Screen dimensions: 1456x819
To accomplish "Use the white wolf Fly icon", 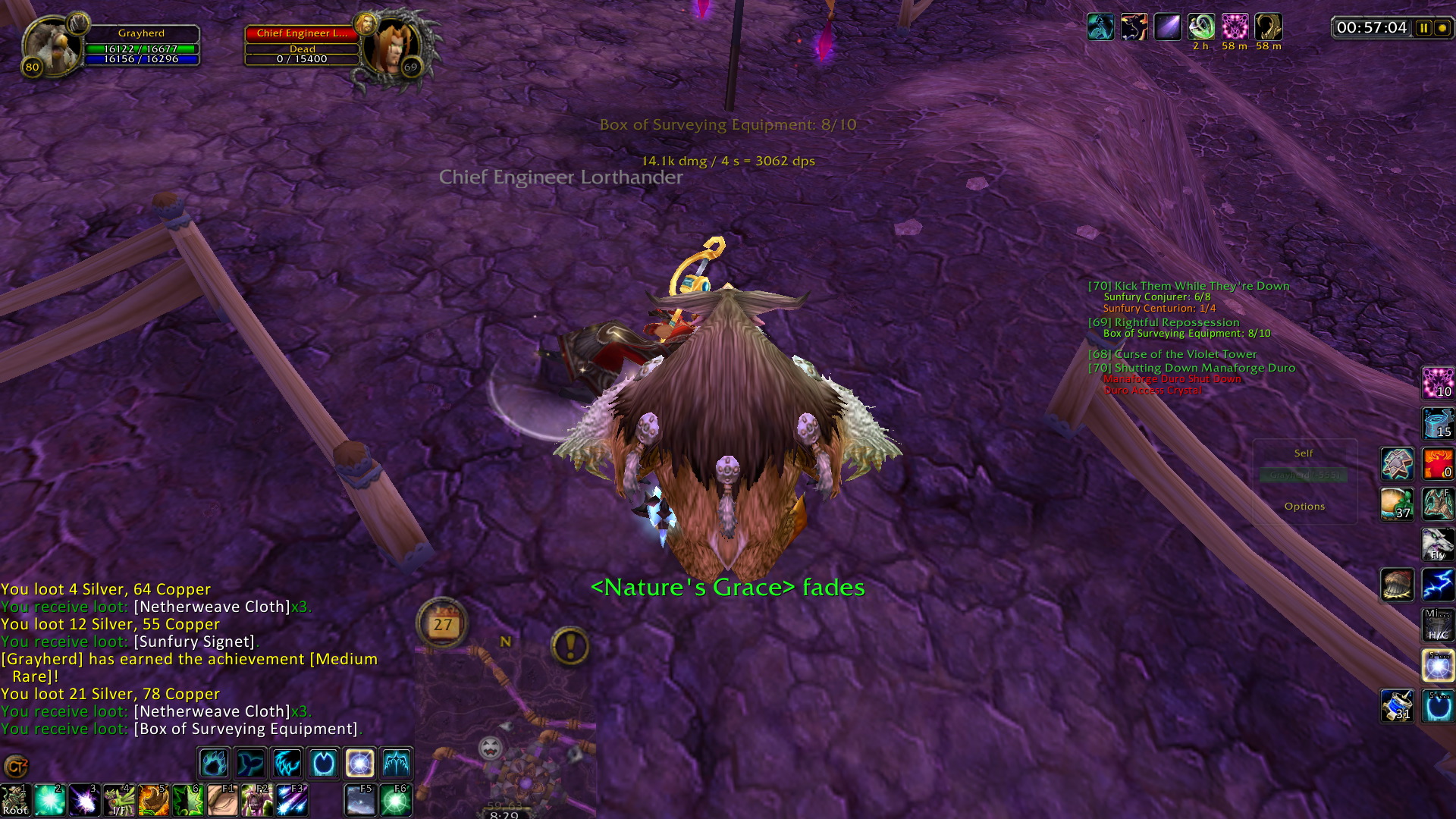I will click(1437, 544).
